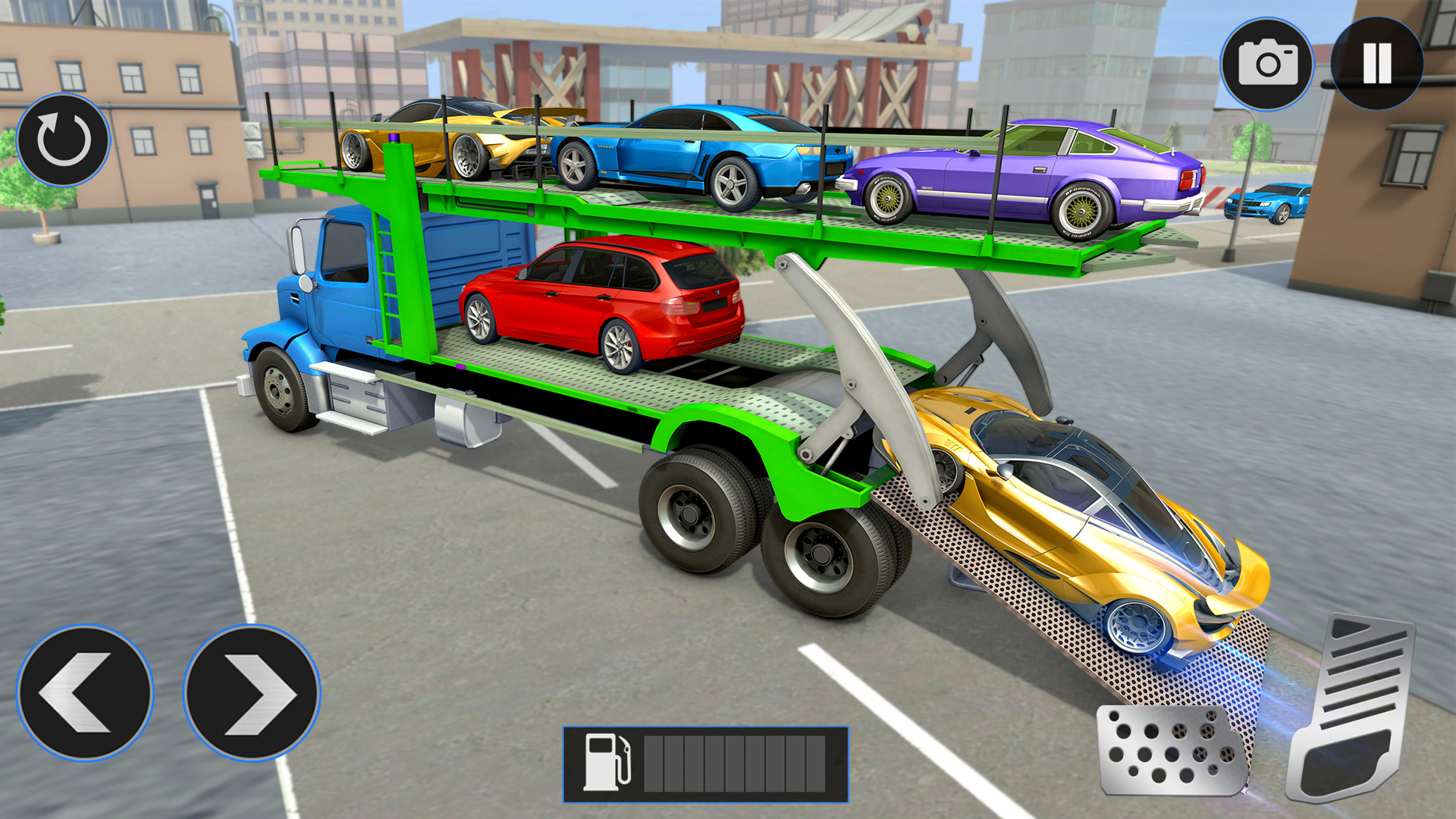
Task: Steer left with the left arrow
Action: [84, 692]
